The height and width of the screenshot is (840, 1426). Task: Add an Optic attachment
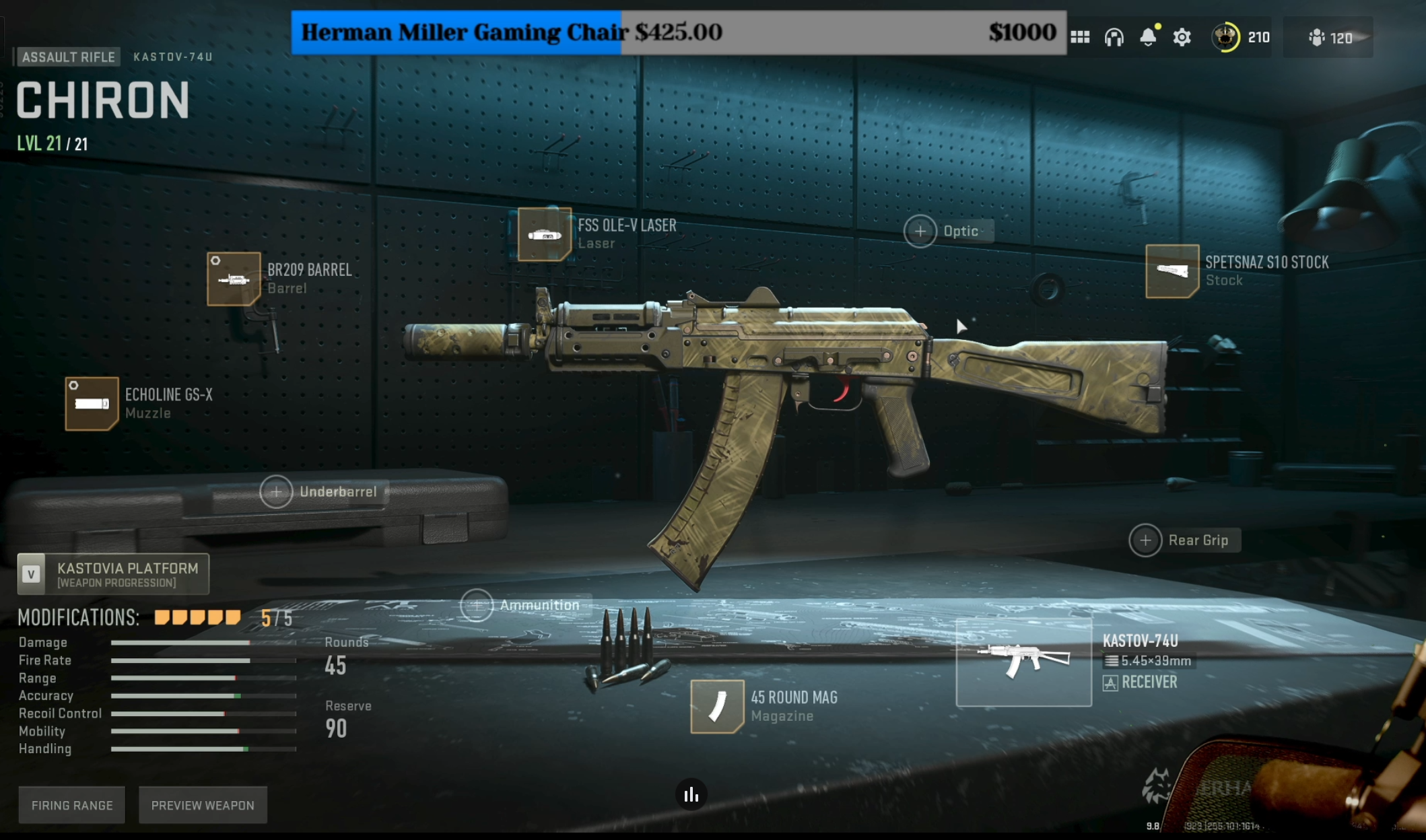click(x=920, y=232)
